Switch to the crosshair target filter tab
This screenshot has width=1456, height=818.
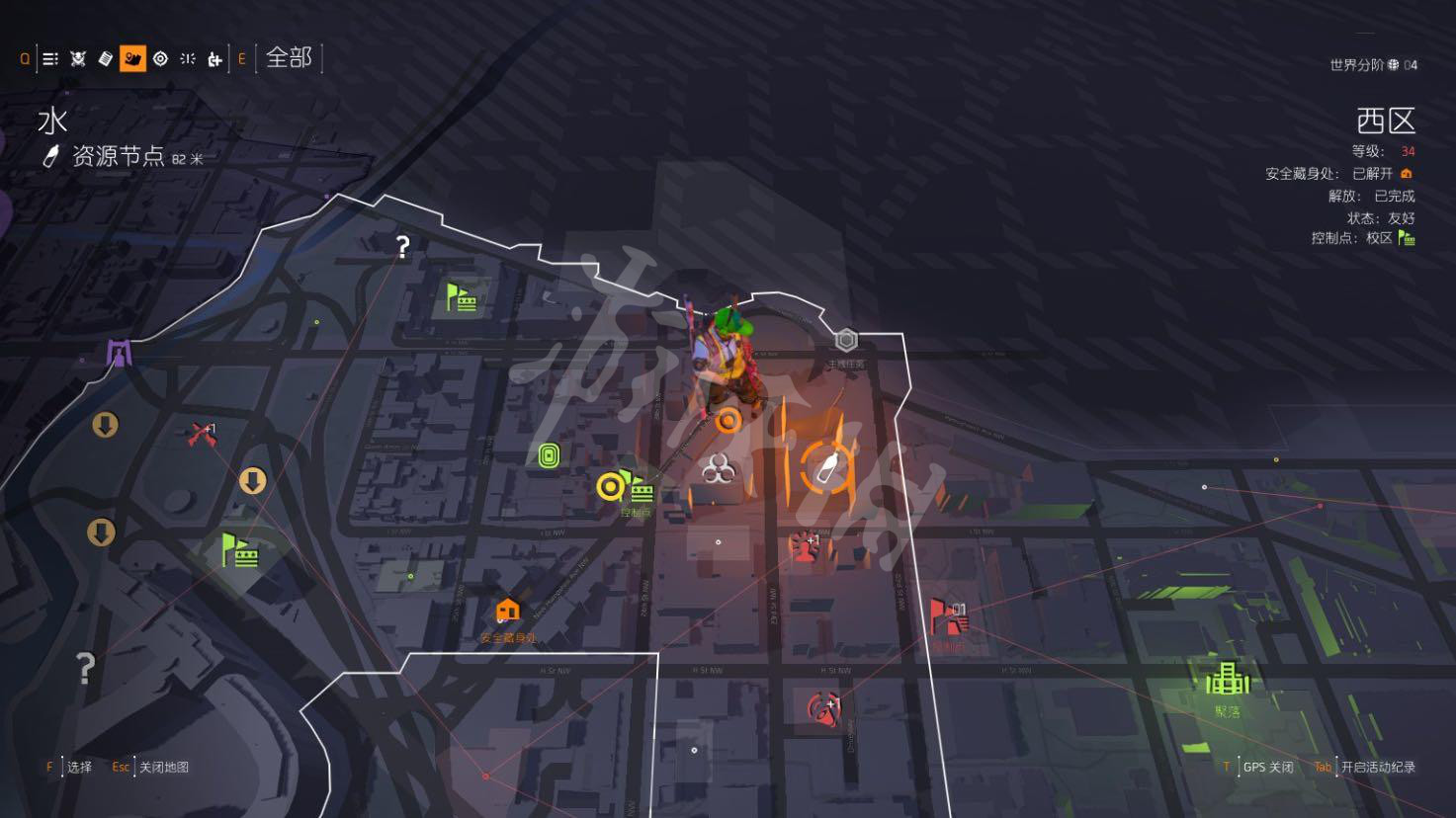coord(160,59)
